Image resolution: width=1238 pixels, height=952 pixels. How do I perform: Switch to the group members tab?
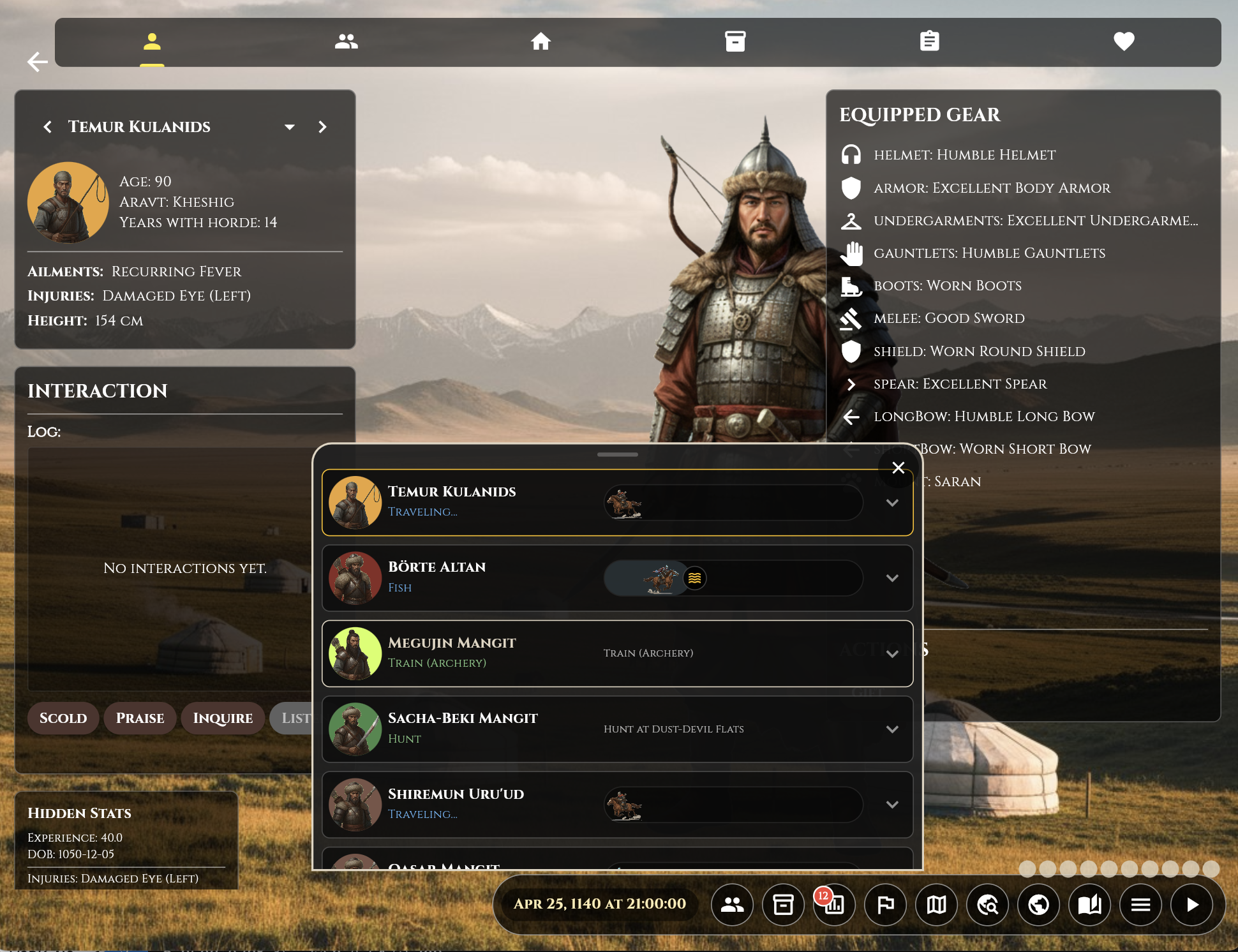tap(346, 41)
